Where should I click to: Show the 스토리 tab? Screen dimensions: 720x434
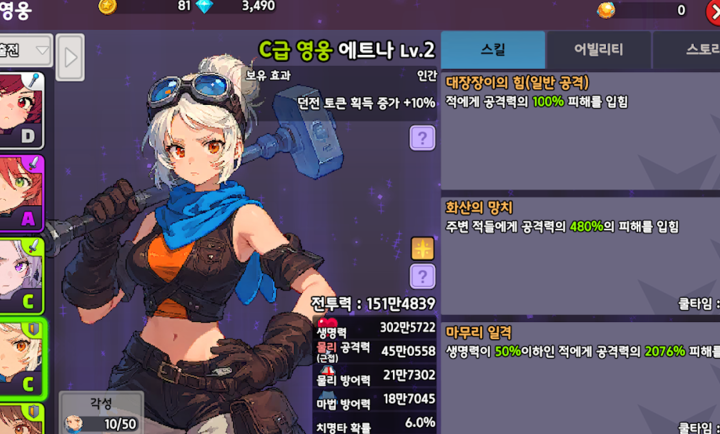coord(690,49)
